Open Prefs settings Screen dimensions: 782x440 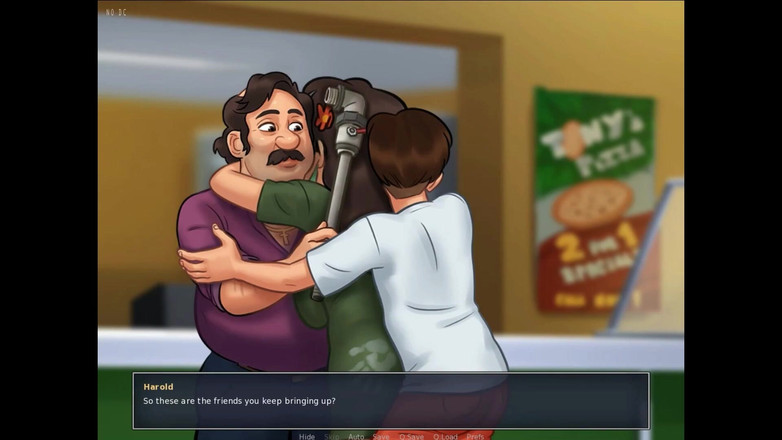click(x=475, y=436)
